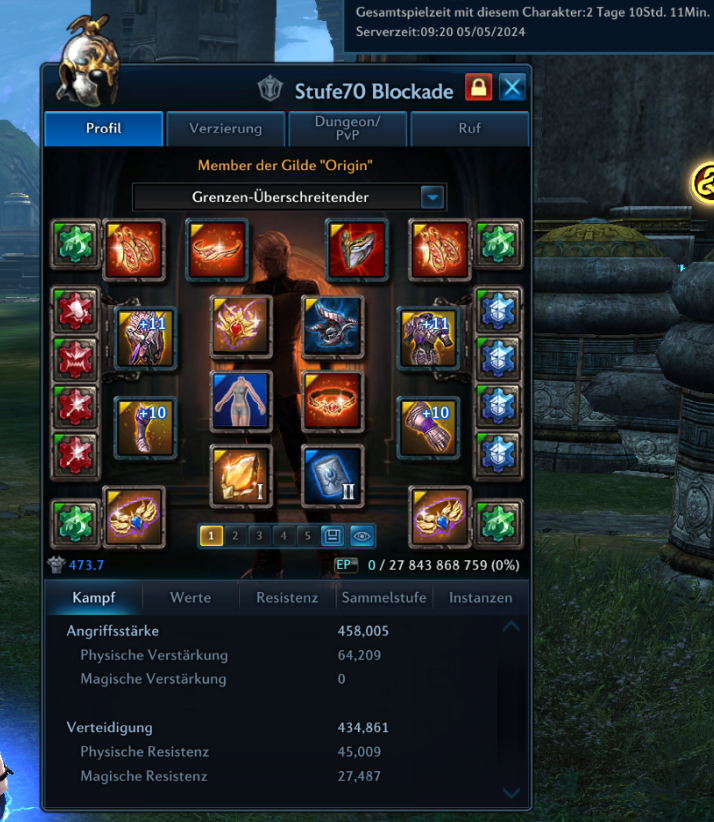The height and width of the screenshot is (822, 714).
Task: Close the character profile window
Action: (x=512, y=89)
